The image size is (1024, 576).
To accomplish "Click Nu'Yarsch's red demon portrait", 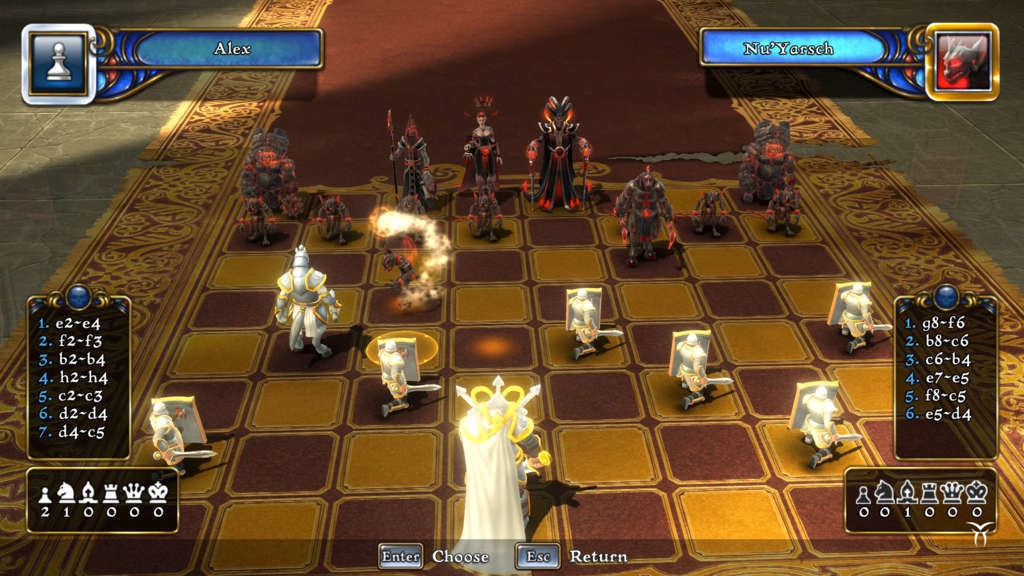I will tap(963, 62).
